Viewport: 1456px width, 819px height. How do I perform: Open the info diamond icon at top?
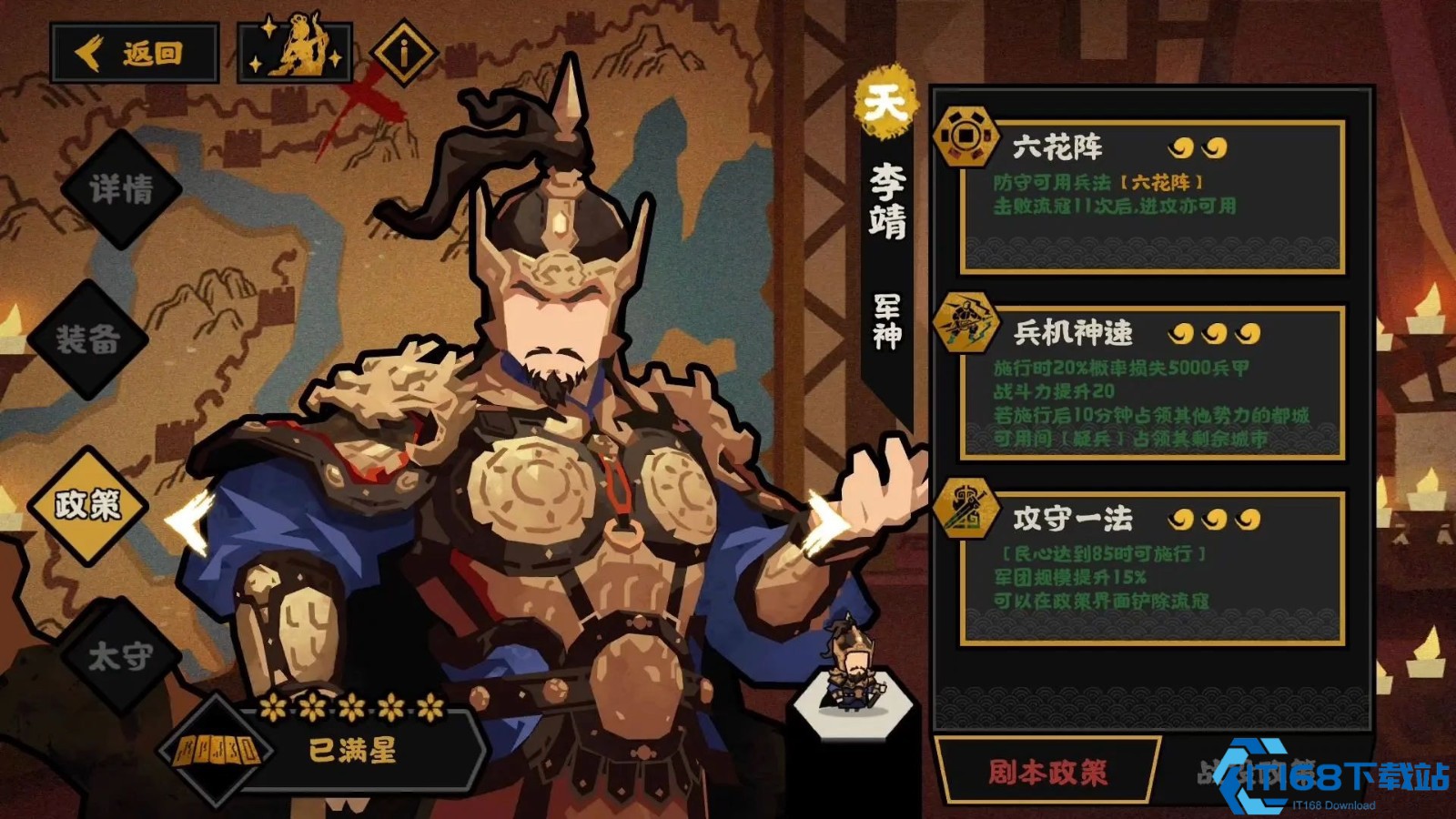pyautogui.click(x=403, y=52)
